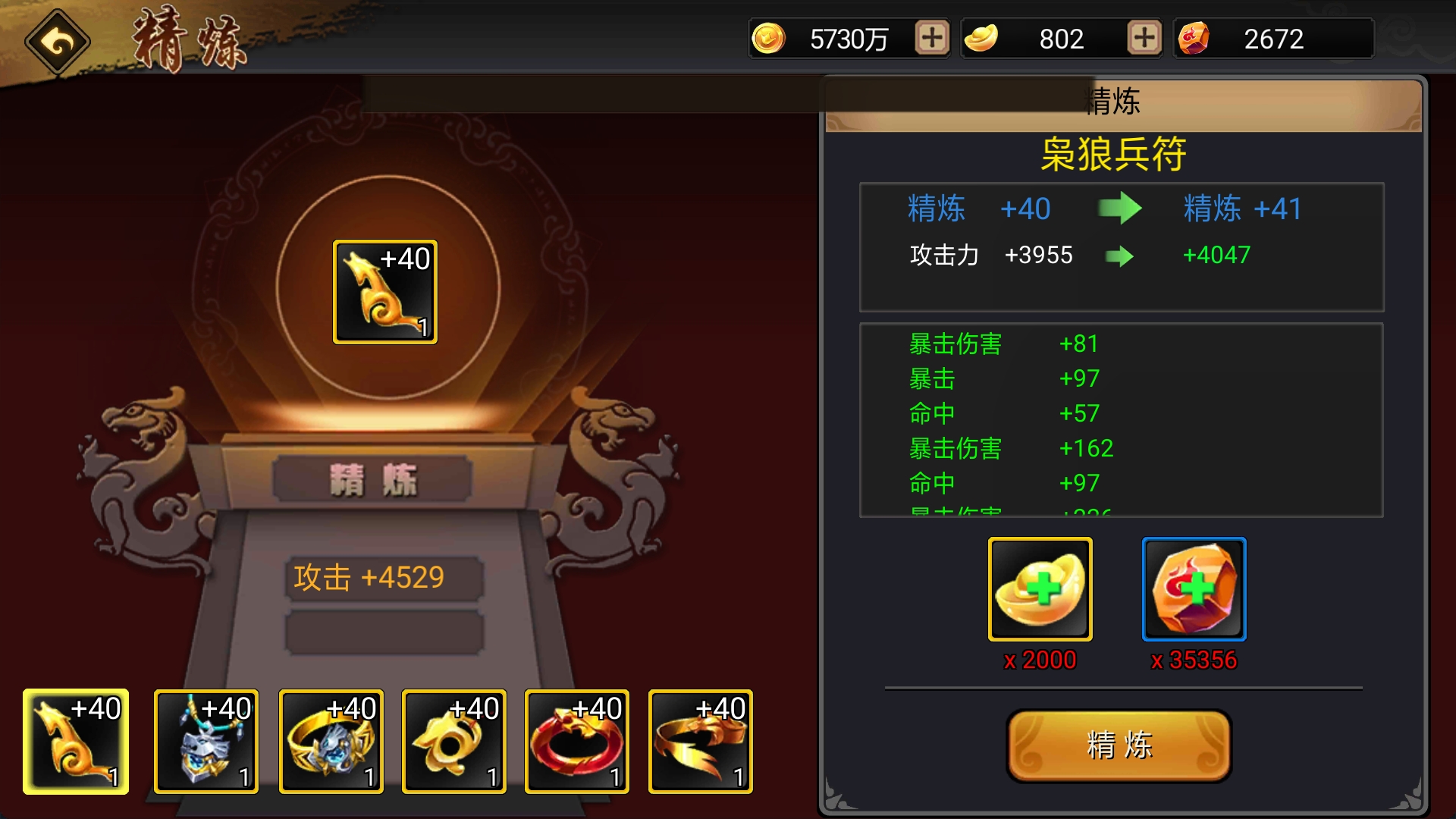Select the 暴击 +97 stat line

click(1001, 378)
